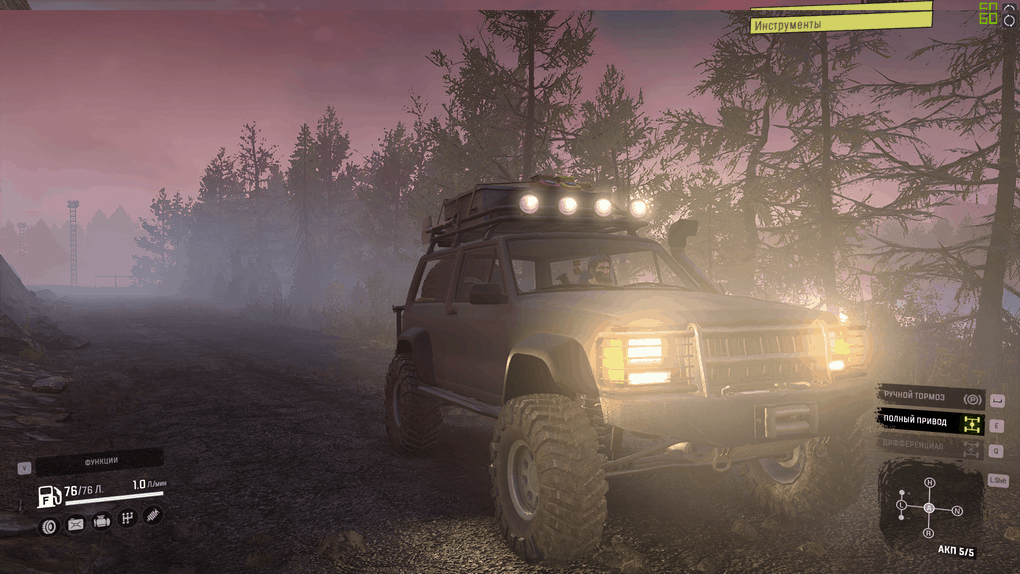Screen dimensions: 1020x574
Task: Click the wheel damage status icon
Action: pyautogui.click(x=49, y=526)
